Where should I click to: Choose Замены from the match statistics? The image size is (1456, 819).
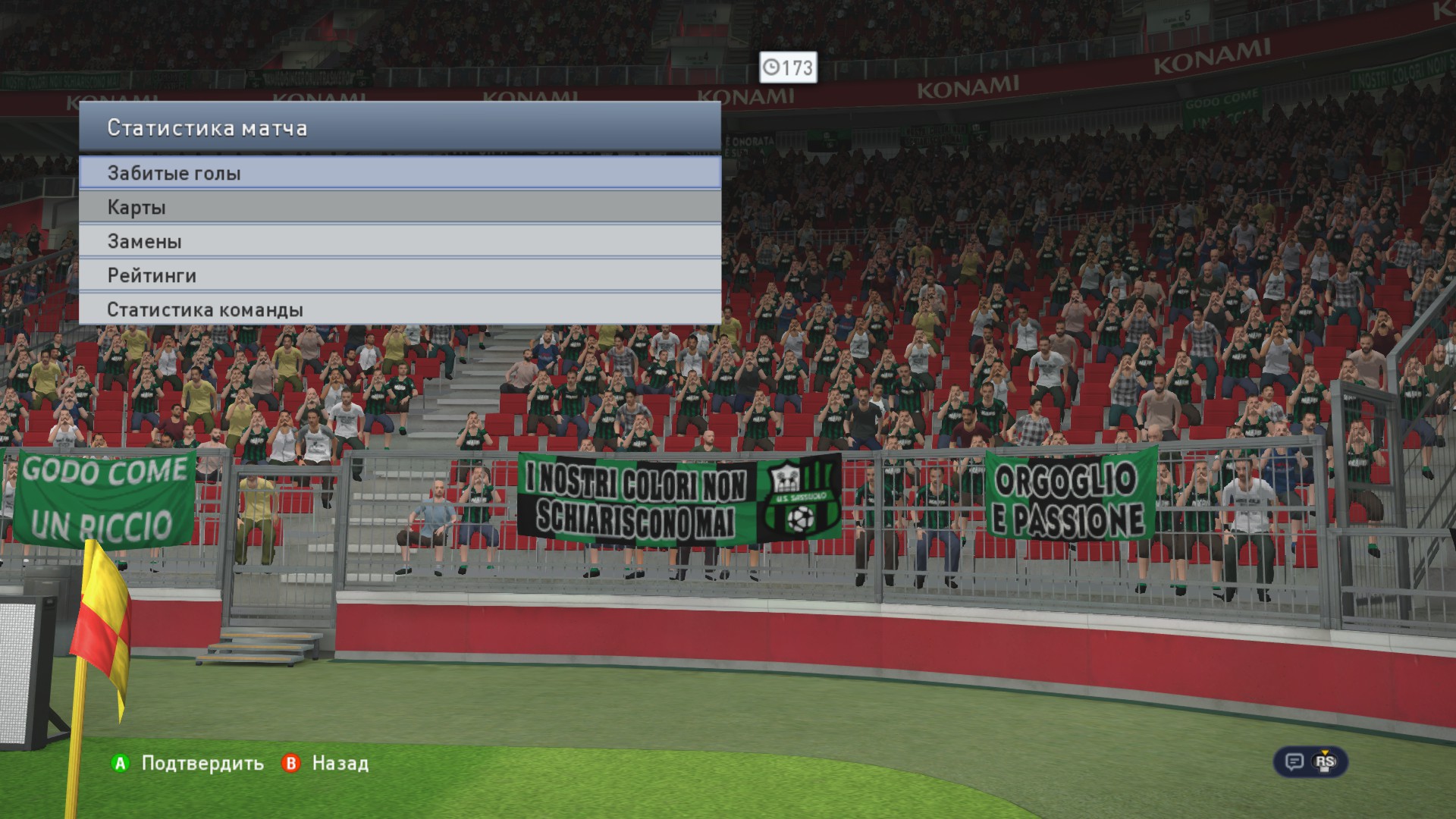click(400, 241)
